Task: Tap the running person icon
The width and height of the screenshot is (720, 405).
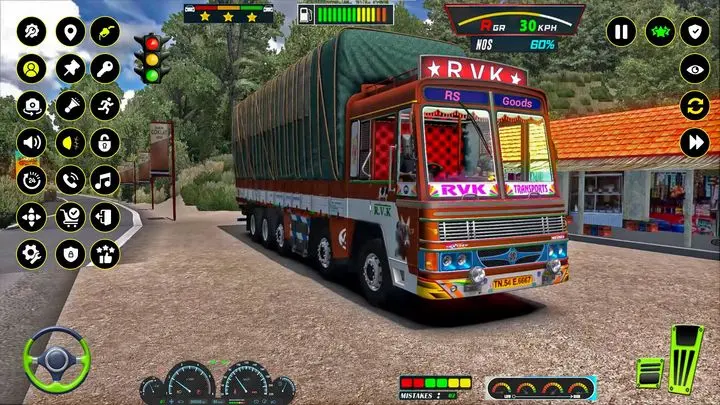Action: (x=105, y=105)
